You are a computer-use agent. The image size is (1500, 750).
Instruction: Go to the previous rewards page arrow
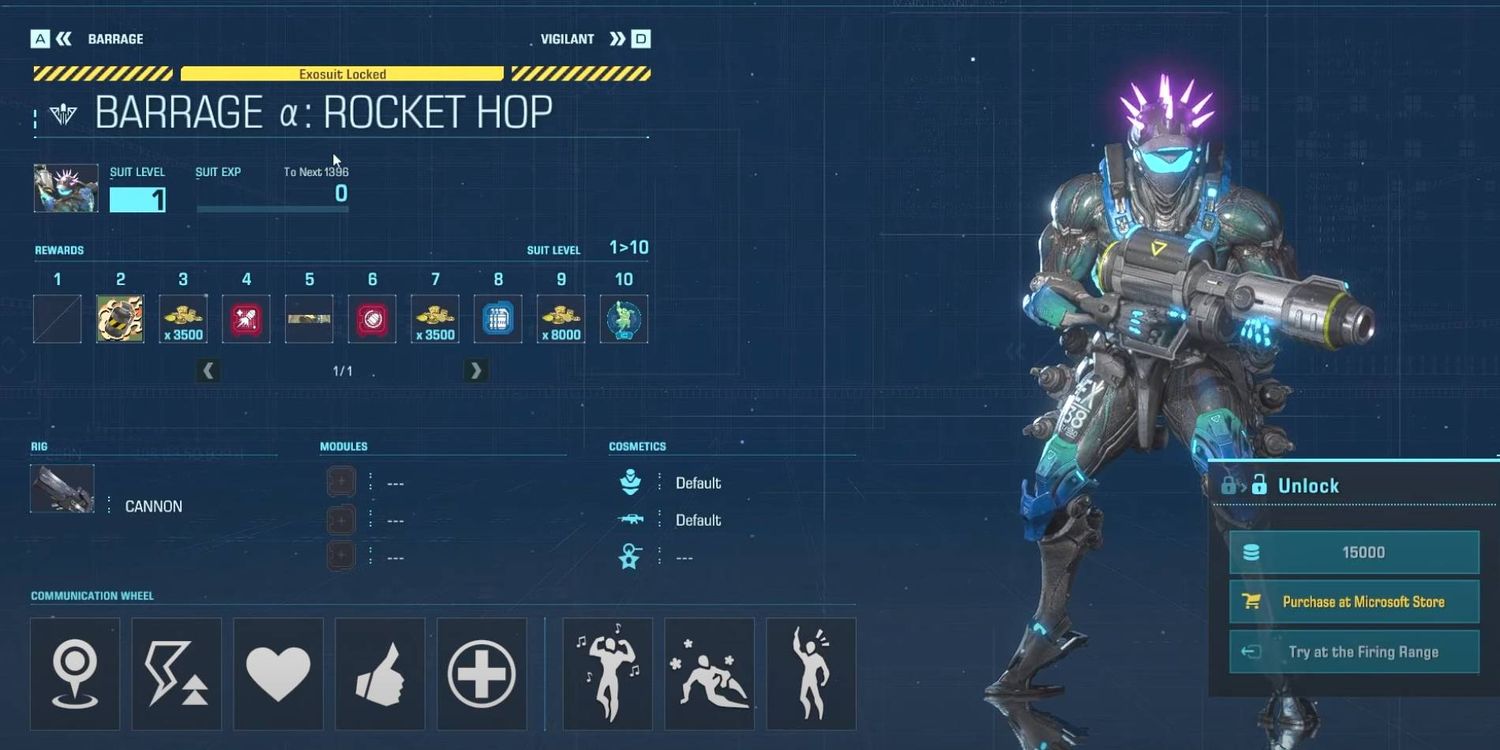(208, 371)
